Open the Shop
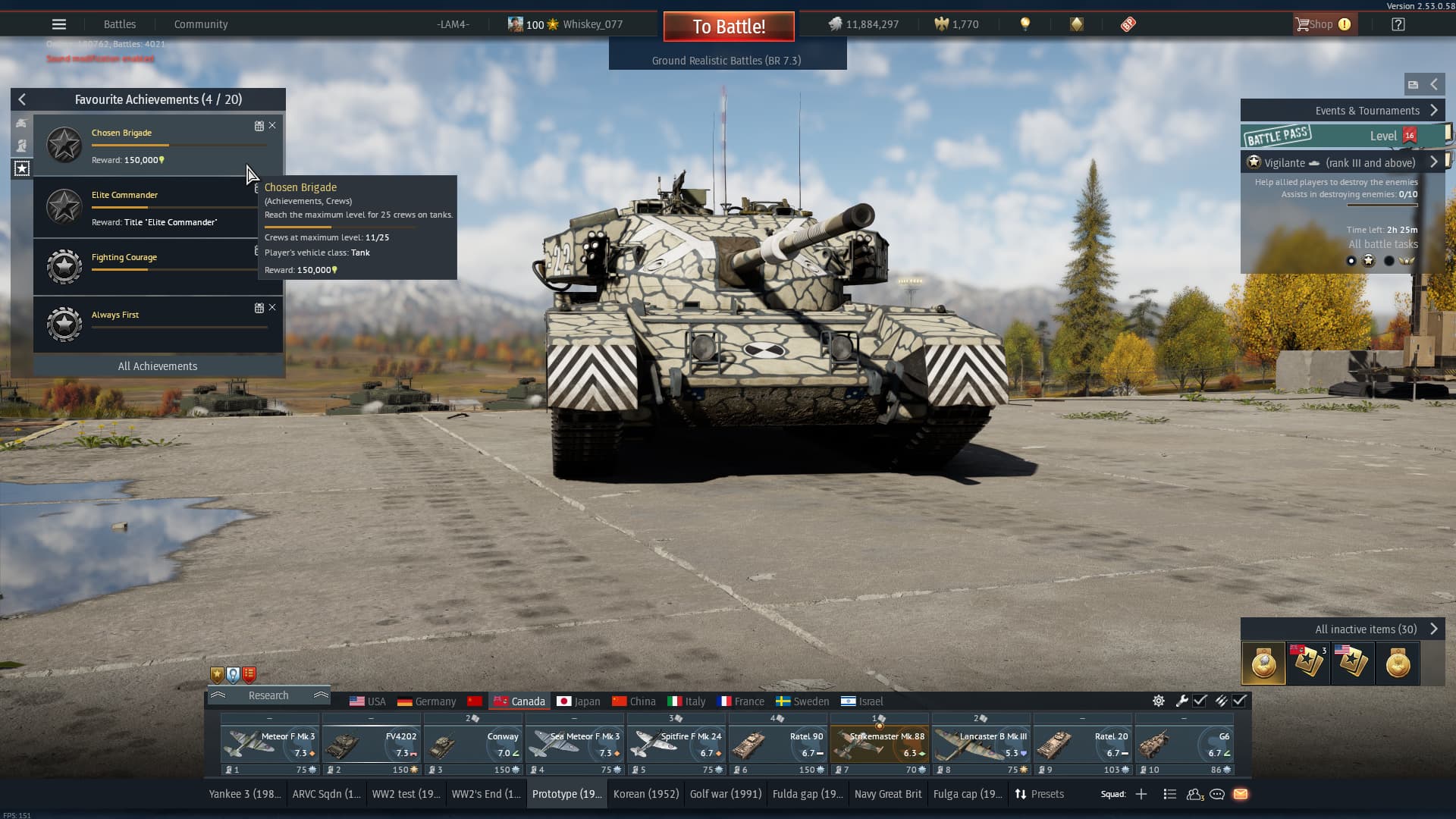Viewport: 1456px width, 819px height. (1323, 24)
